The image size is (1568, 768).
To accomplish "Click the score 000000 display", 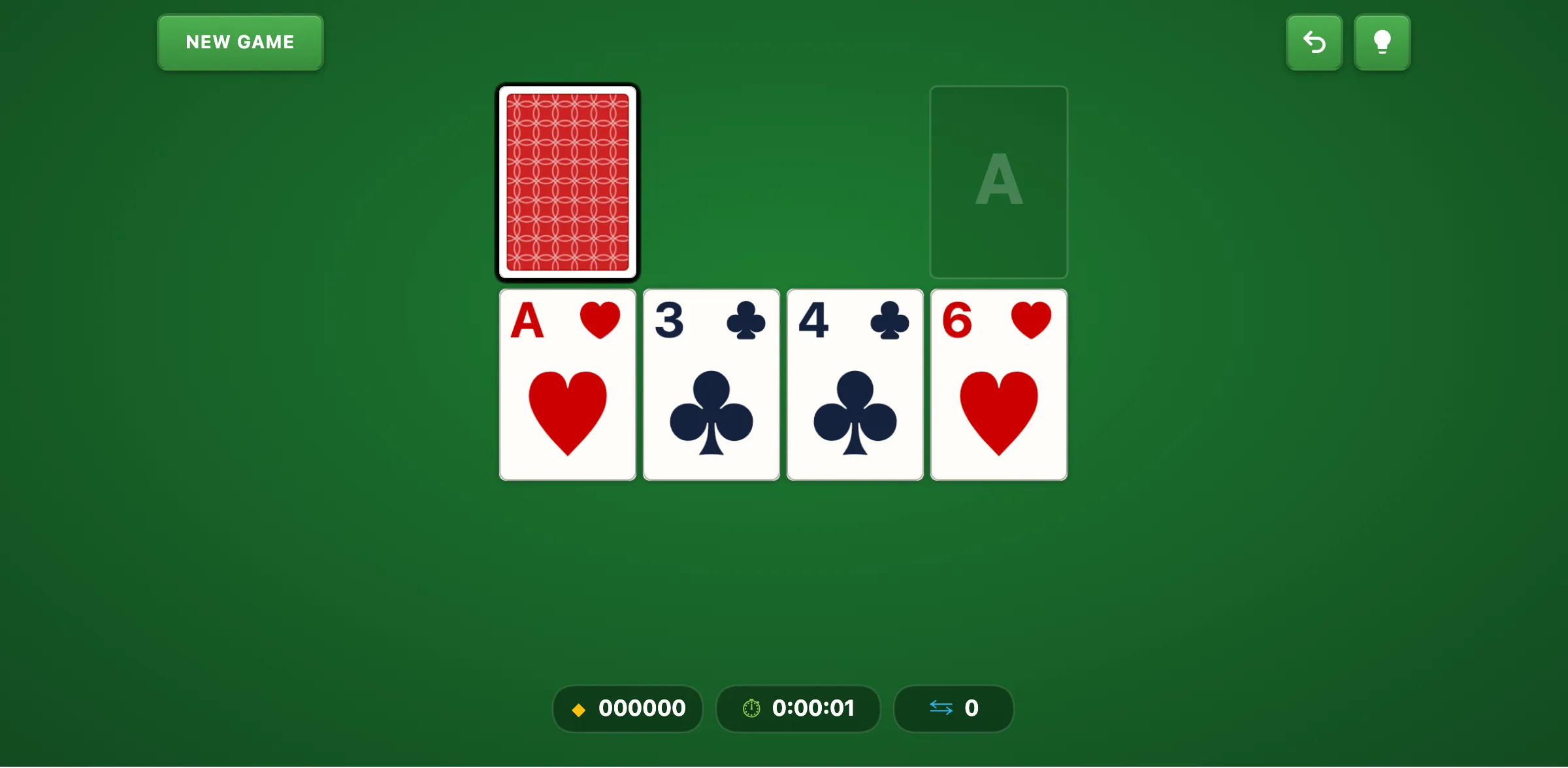I will (x=642, y=708).
